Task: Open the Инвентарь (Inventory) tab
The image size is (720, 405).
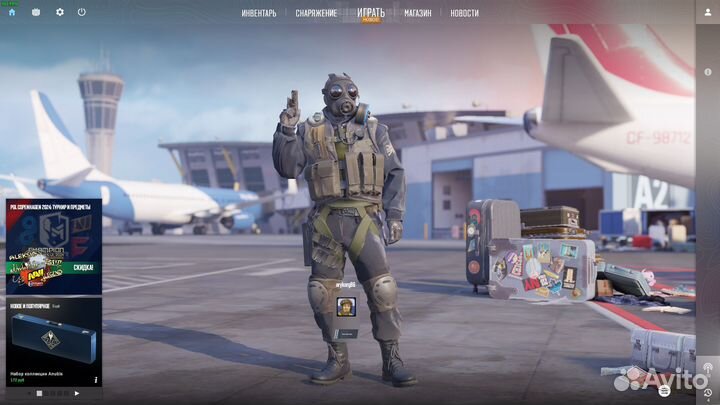Action: pyautogui.click(x=258, y=13)
